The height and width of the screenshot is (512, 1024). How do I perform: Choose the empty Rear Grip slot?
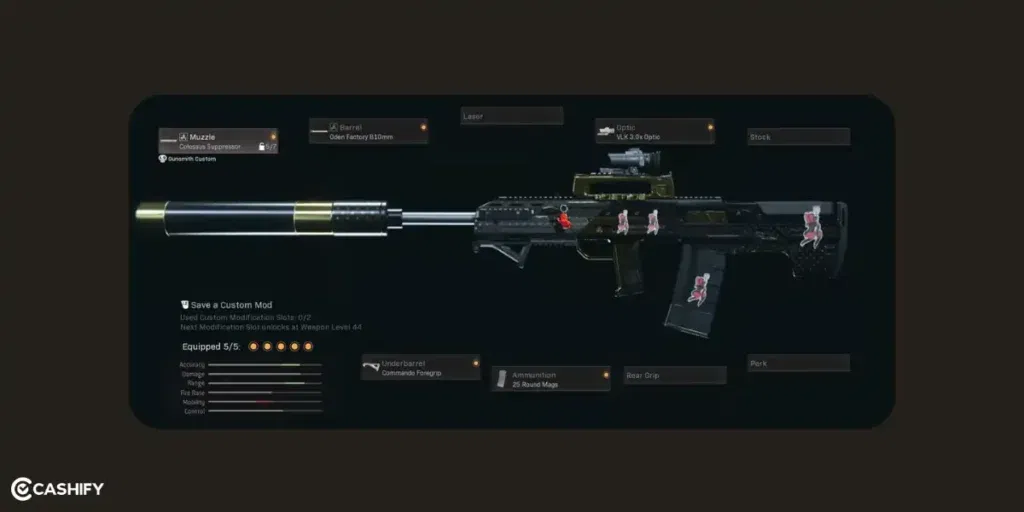pos(675,375)
